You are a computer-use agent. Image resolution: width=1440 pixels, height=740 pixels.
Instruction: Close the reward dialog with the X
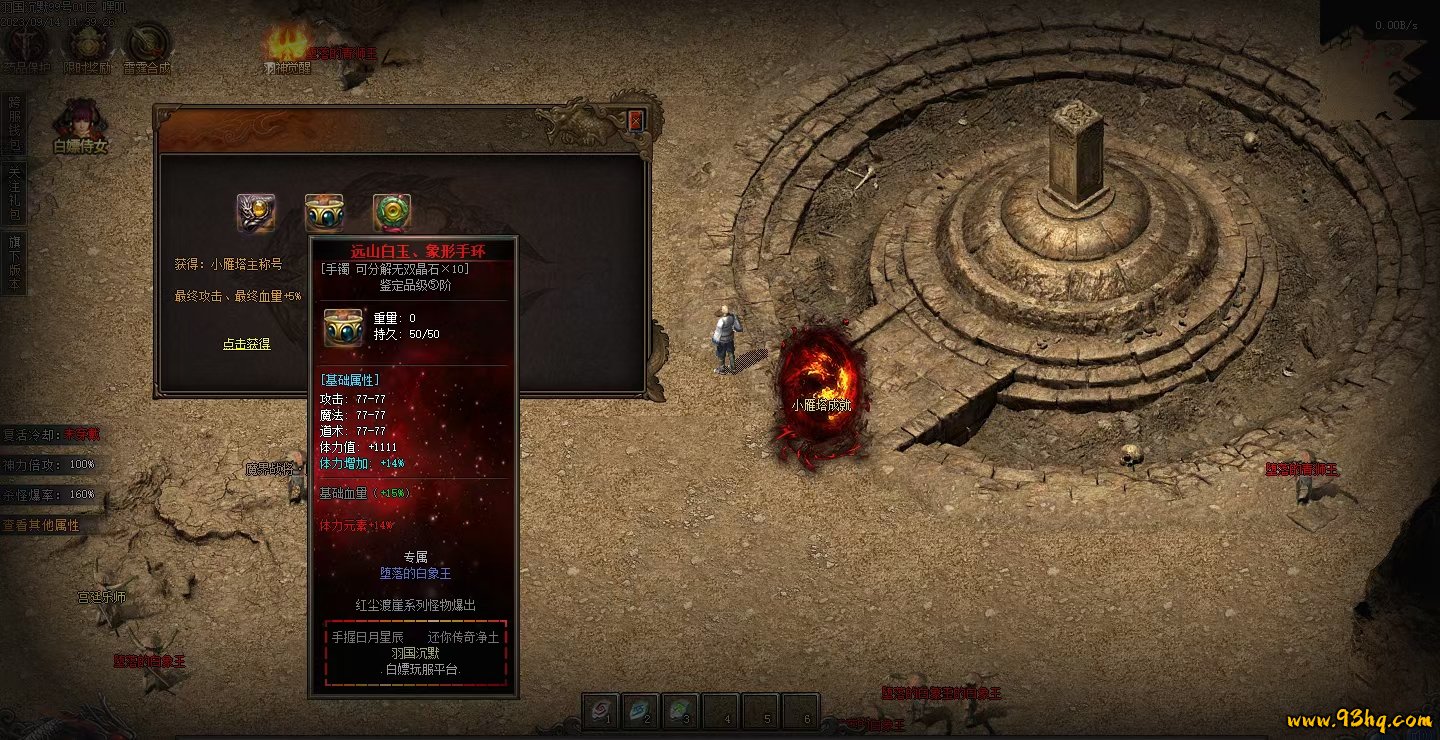point(636,121)
